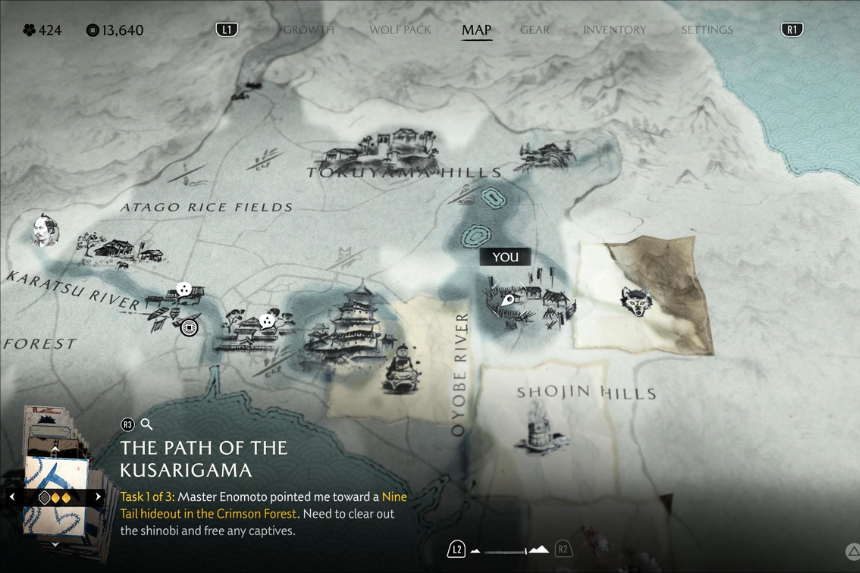Choose the round coin marker by Karatsu River
Viewport: 860px width, 573px height.
tap(189, 326)
